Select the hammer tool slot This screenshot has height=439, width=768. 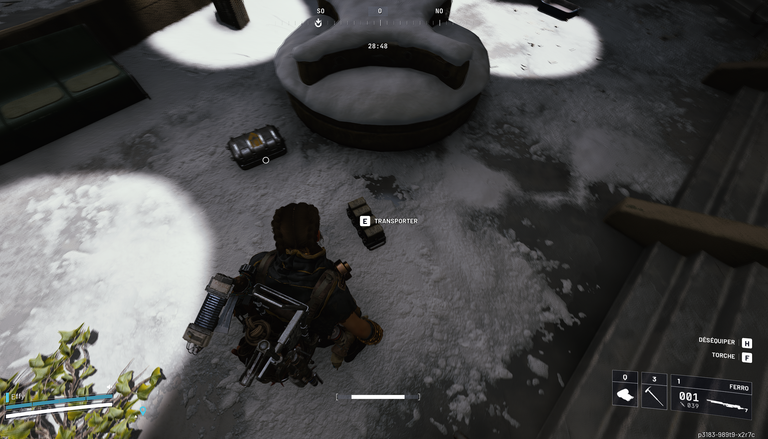pyautogui.click(x=653, y=390)
